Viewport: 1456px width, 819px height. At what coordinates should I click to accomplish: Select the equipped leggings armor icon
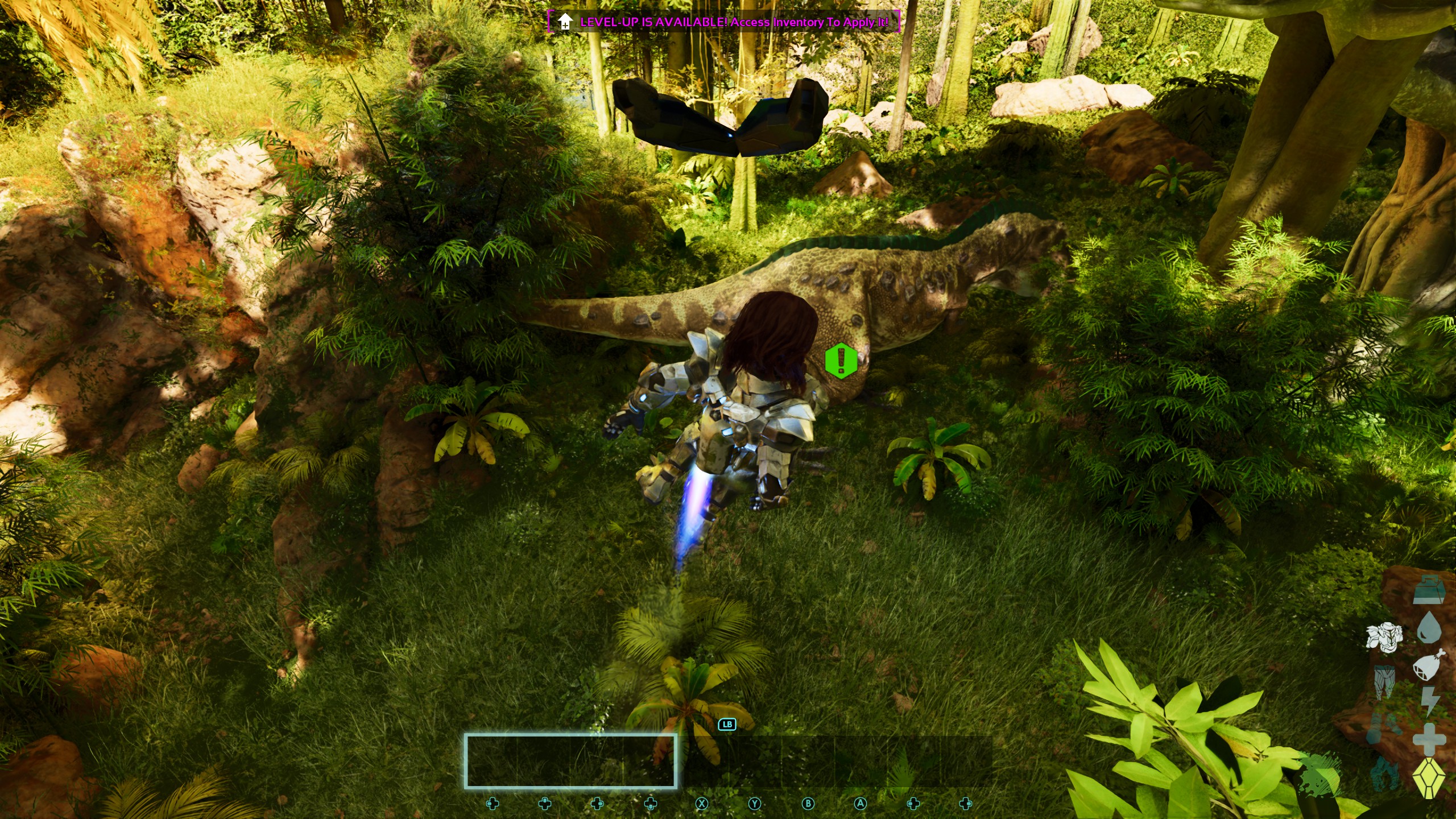click(x=1385, y=682)
